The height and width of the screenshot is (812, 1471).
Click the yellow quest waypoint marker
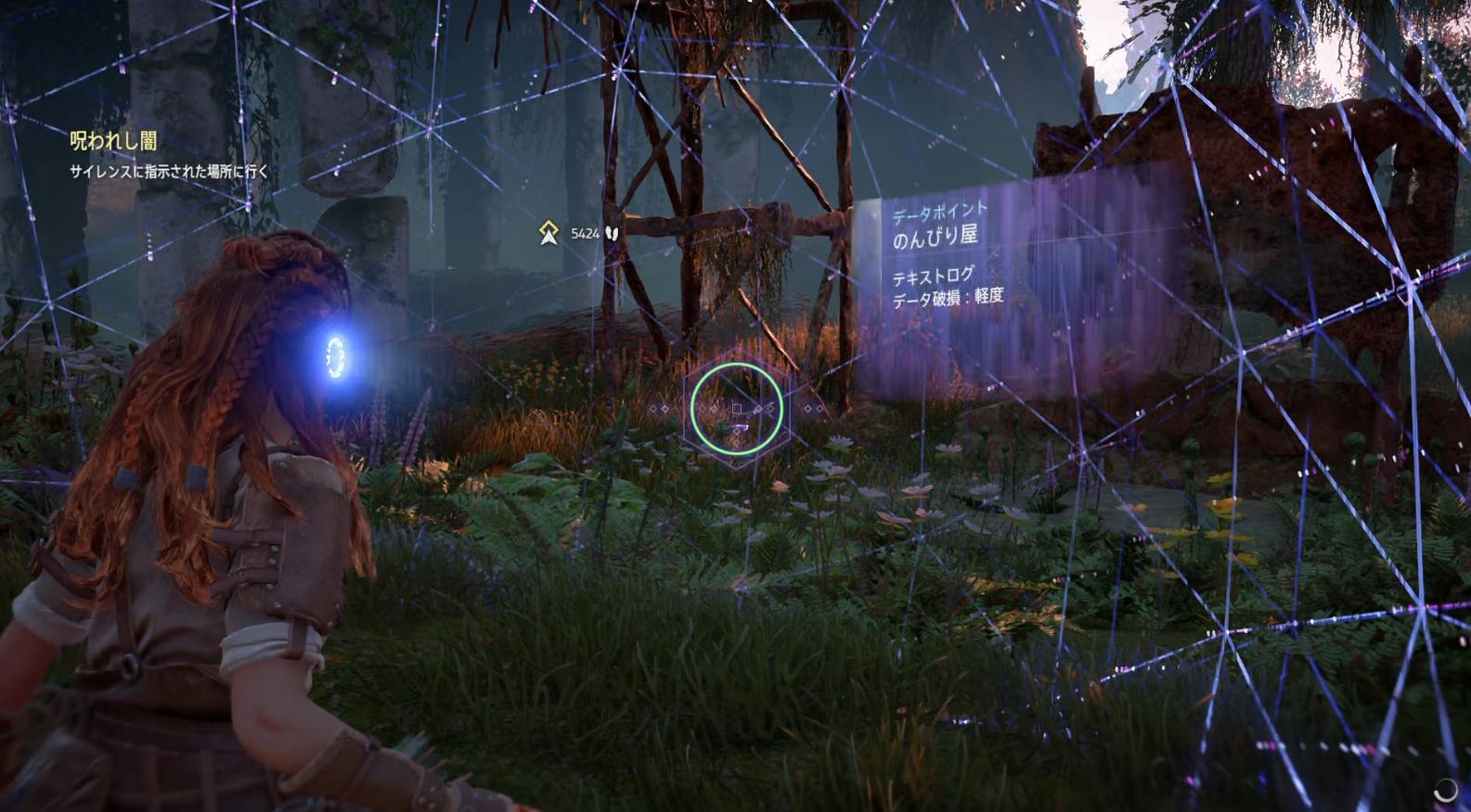(x=548, y=233)
